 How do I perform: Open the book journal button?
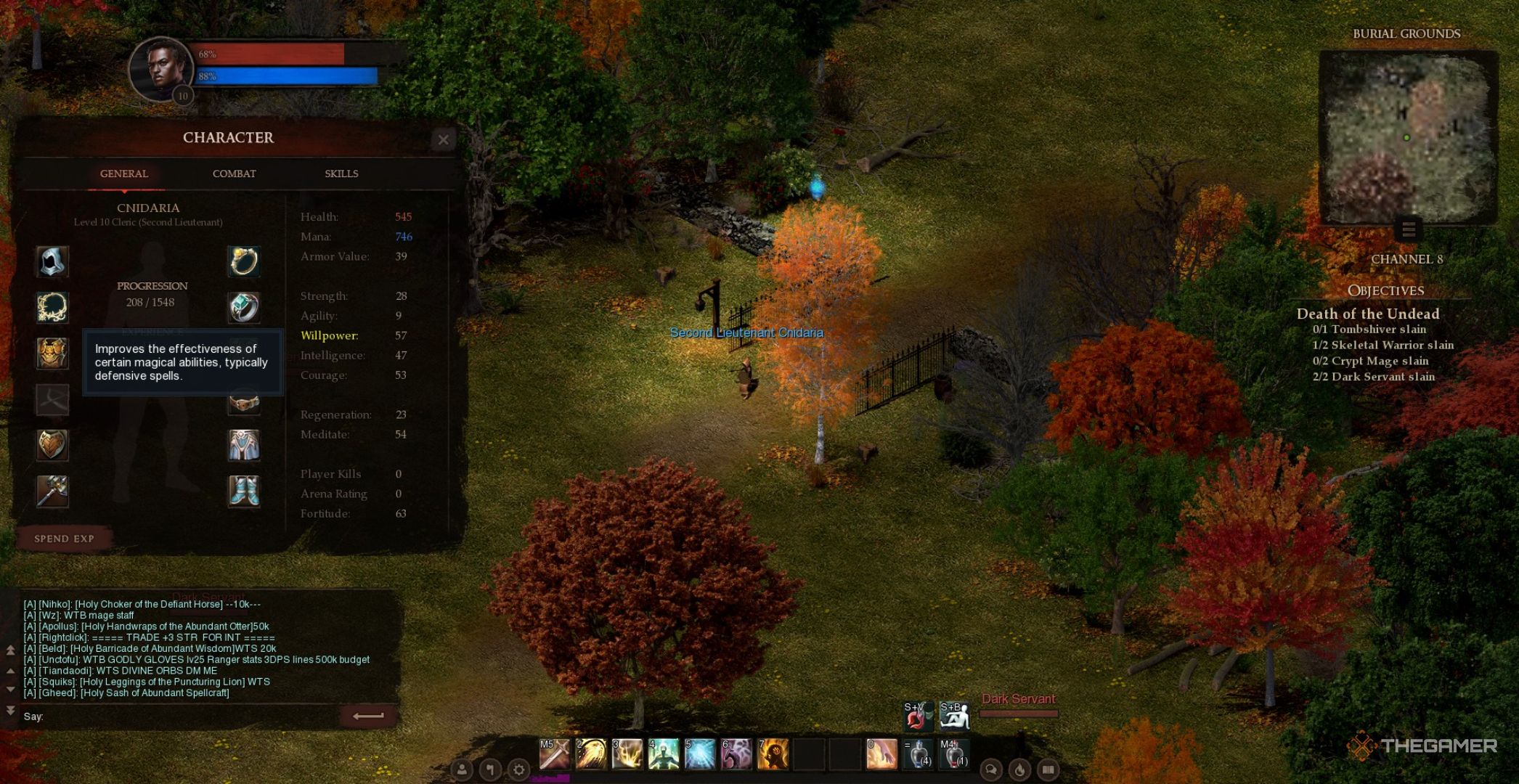point(1048,769)
